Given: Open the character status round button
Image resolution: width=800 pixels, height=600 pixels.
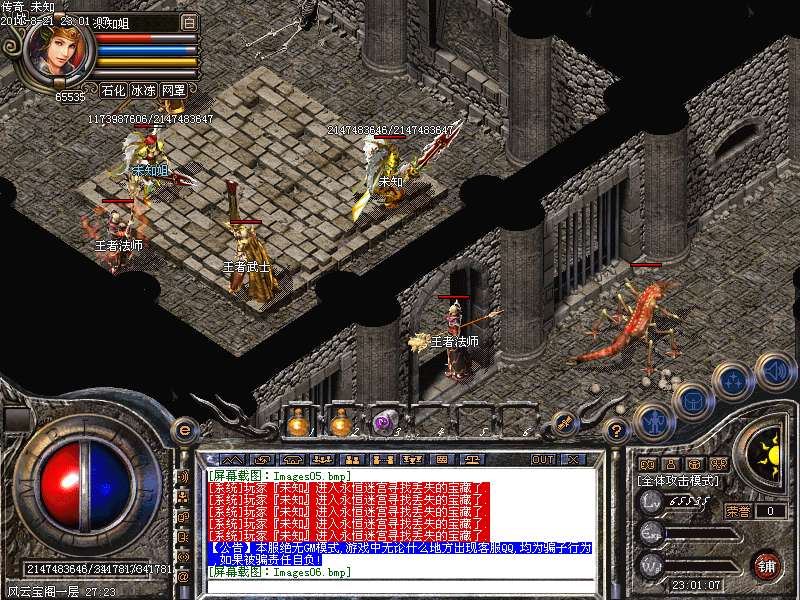Looking at the screenshot, I should pyautogui.click(x=654, y=421).
